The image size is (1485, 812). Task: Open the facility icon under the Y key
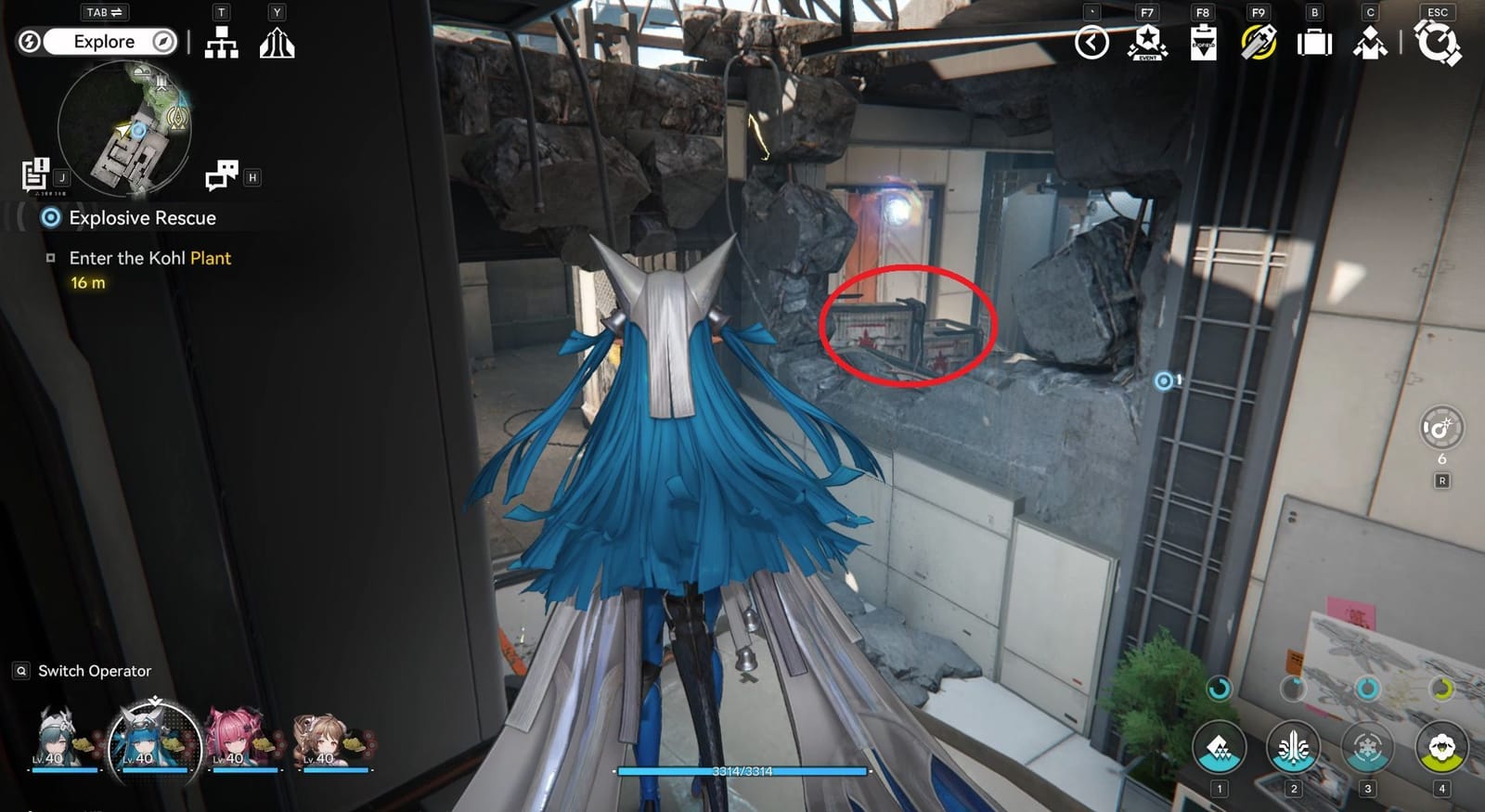(x=276, y=43)
